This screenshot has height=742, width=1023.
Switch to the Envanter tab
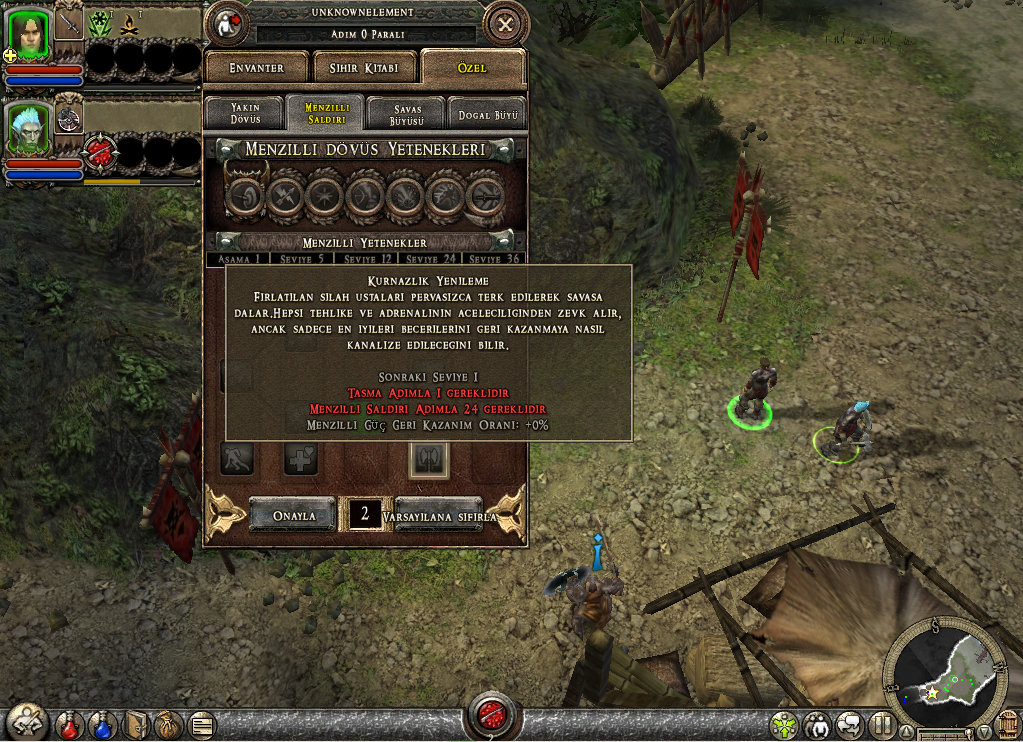click(257, 68)
